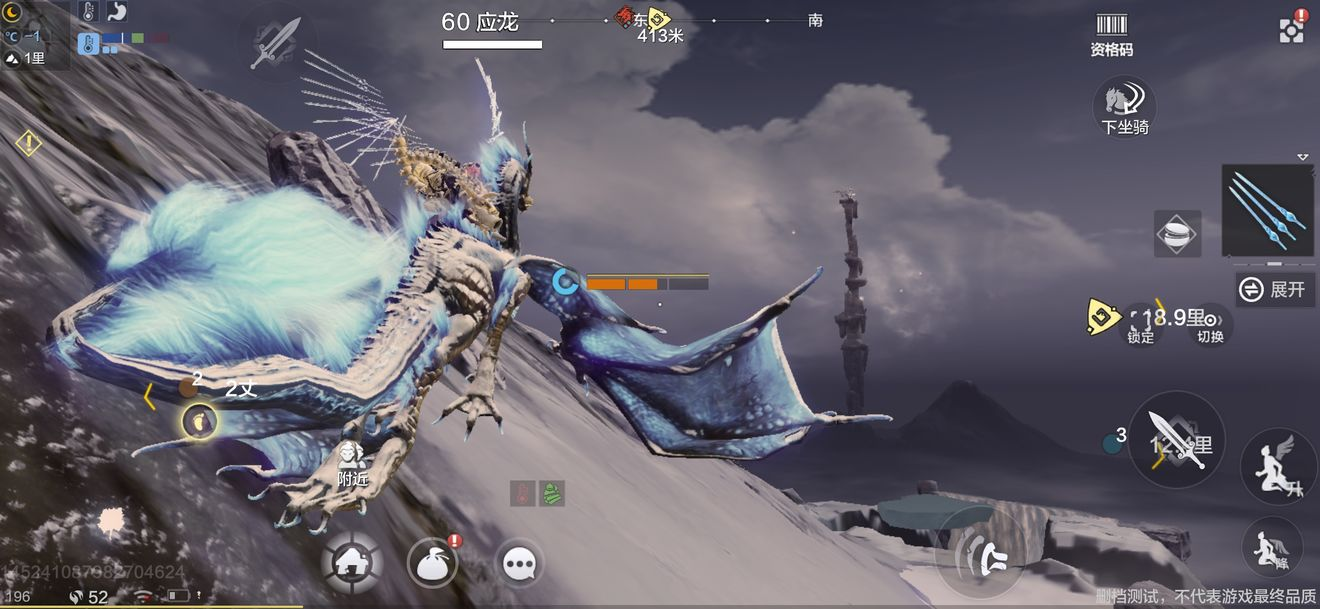Open the 资格码 barcode icon
This screenshot has height=609, width=1320.
pyautogui.click(x=1111, y=33)
